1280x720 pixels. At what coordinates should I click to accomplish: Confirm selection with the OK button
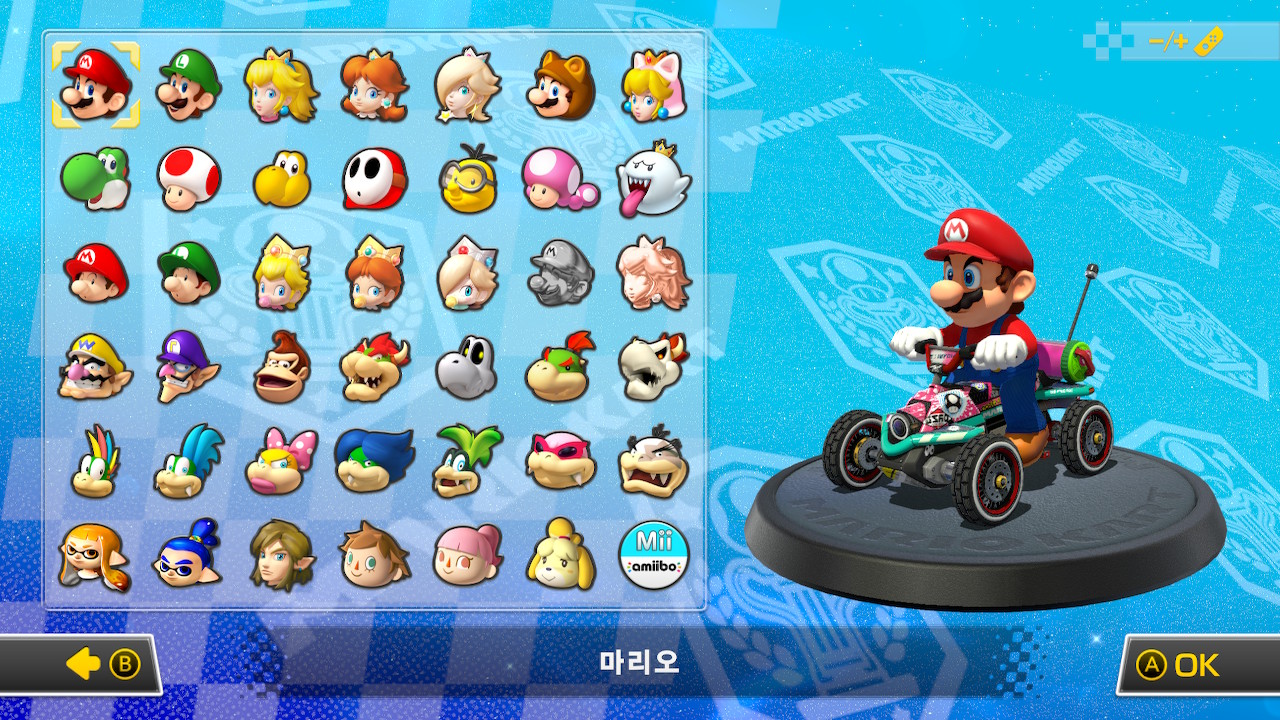[x=1195, y=665]
